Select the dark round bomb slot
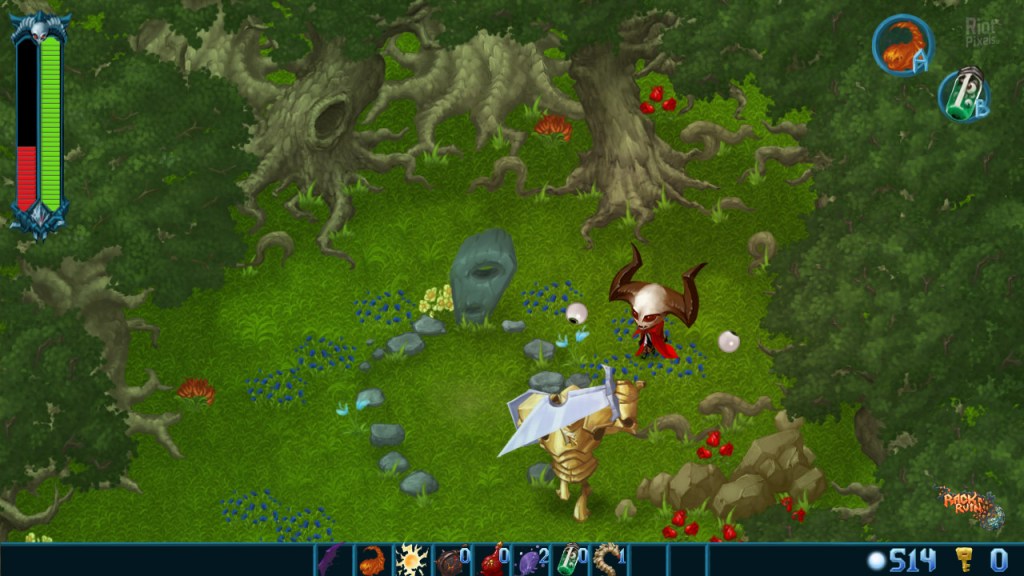The image size is (1024, 576). (451, 559)
